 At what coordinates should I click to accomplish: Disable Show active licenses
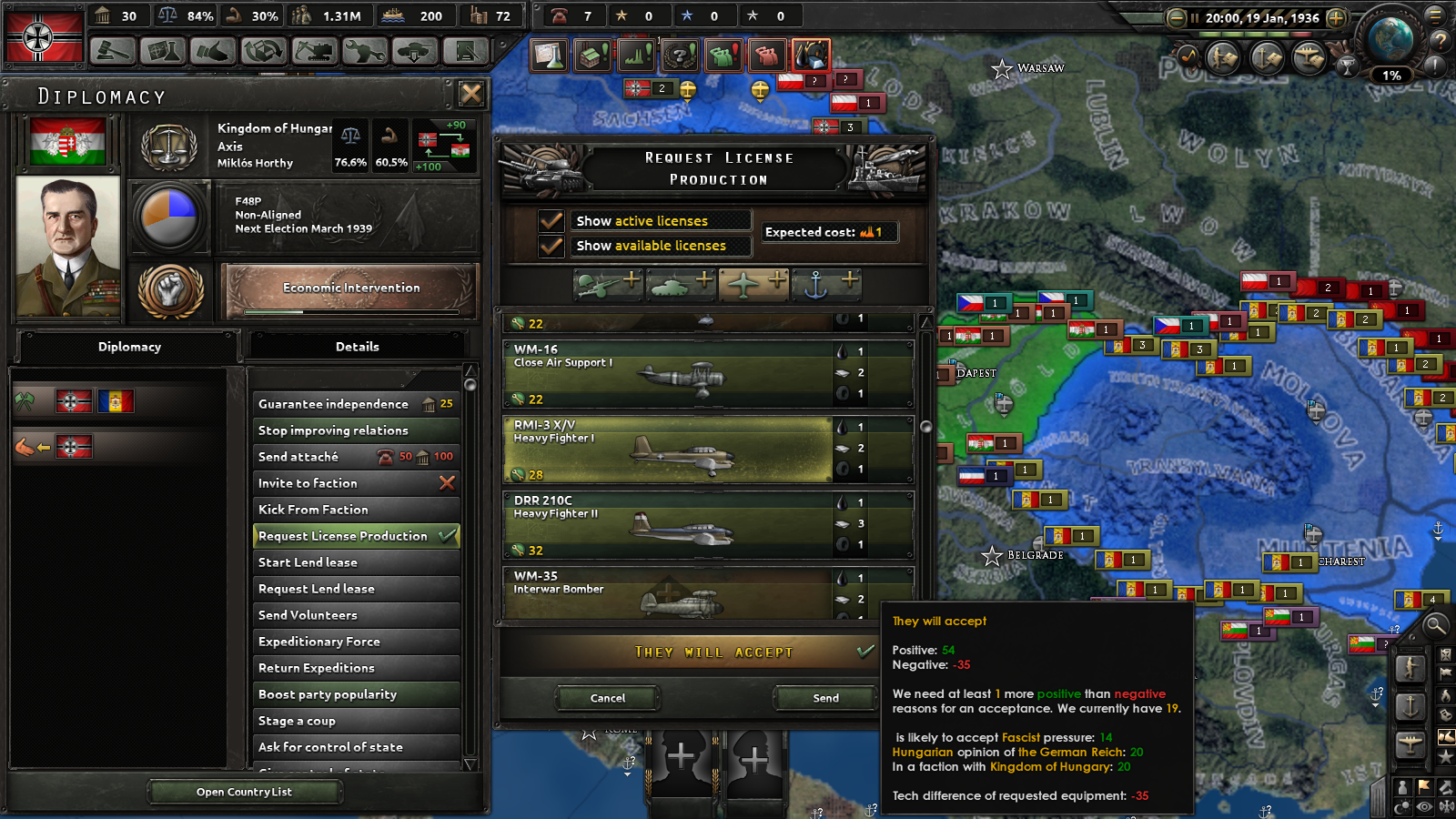tap(551, 220)
